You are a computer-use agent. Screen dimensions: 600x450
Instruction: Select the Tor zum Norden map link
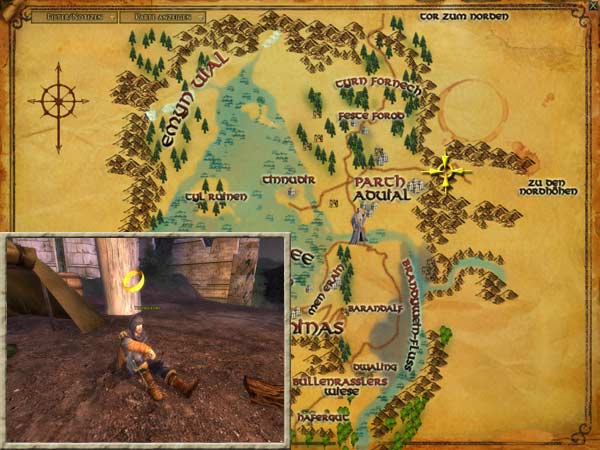click(x=464, y=17)
